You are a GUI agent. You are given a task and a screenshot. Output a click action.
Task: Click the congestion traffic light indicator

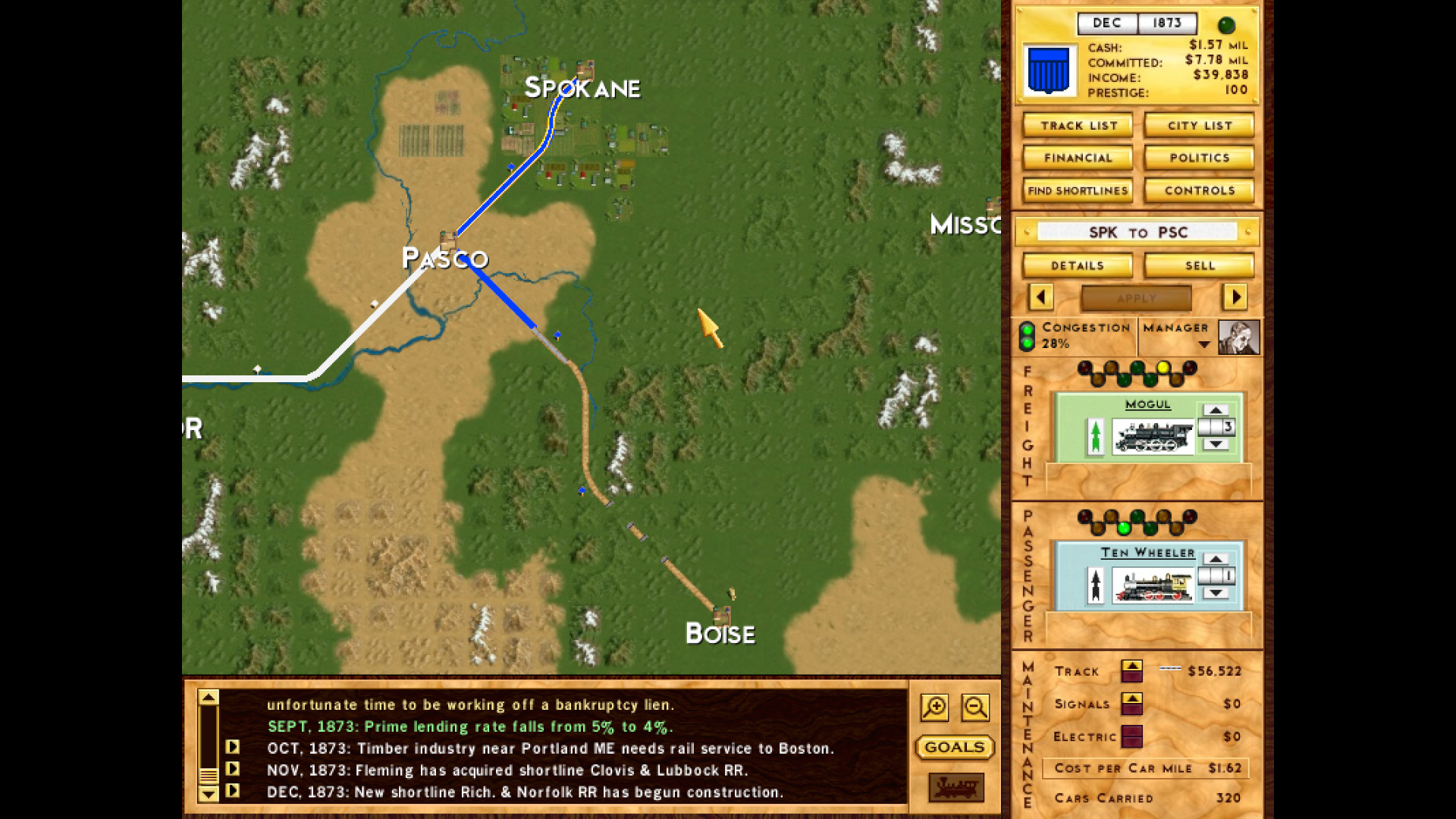pos(1025,335)
